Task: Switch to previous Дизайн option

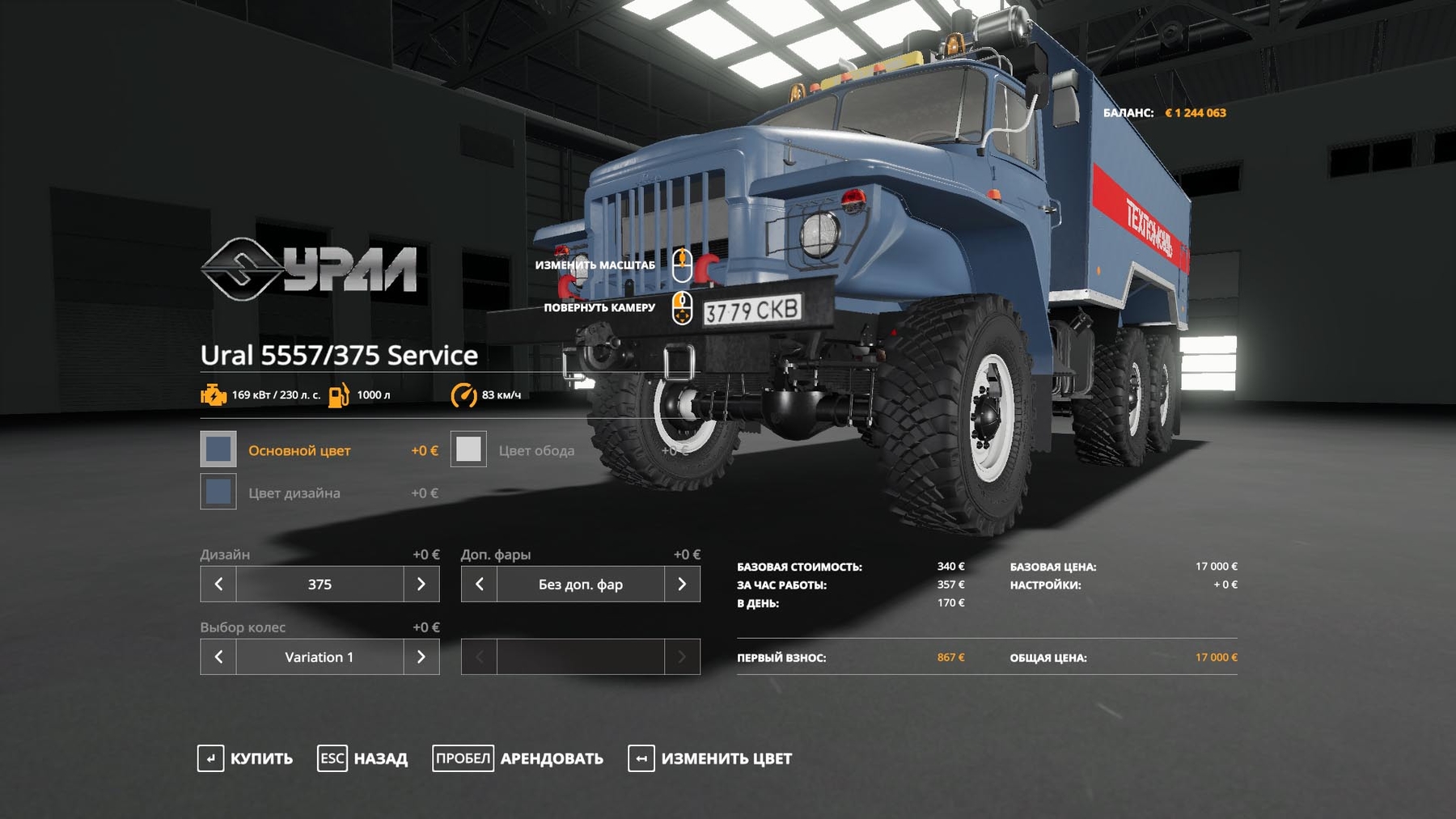Action: [x=218, y=584]
